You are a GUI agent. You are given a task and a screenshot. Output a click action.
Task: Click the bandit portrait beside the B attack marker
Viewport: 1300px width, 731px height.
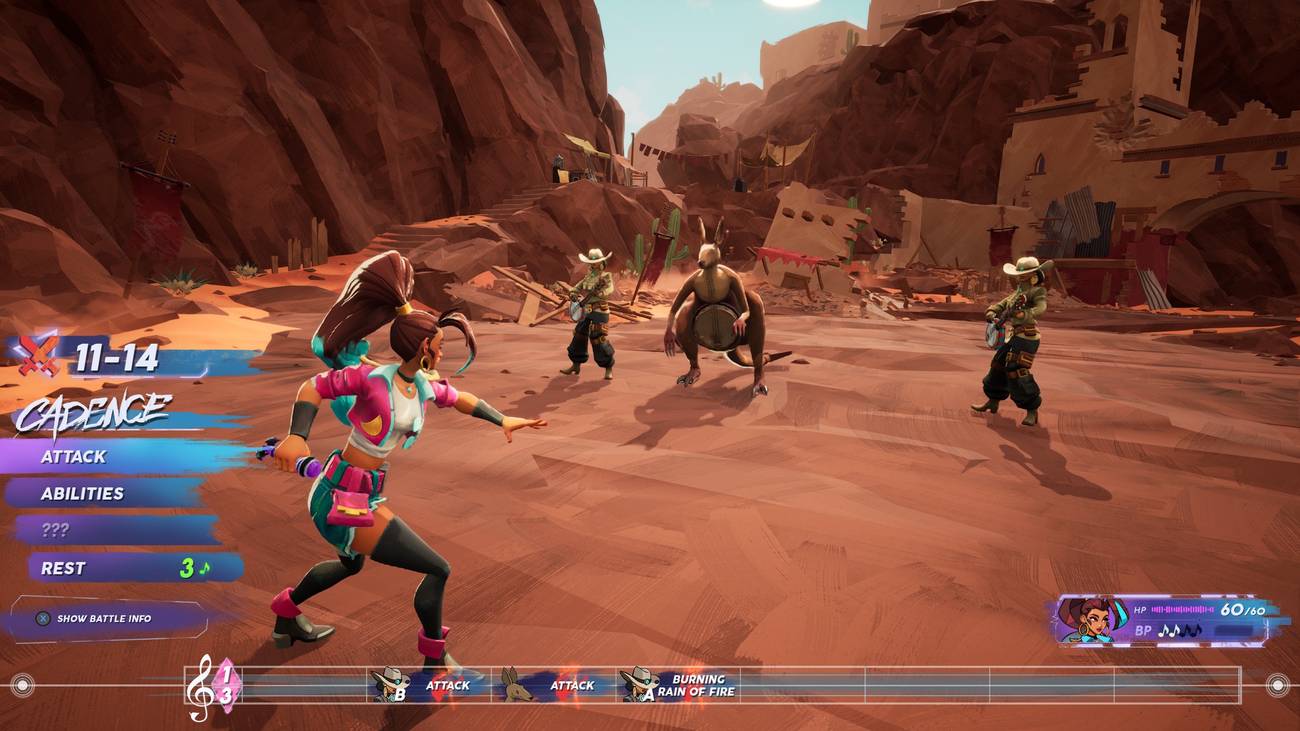click(390, 684)
